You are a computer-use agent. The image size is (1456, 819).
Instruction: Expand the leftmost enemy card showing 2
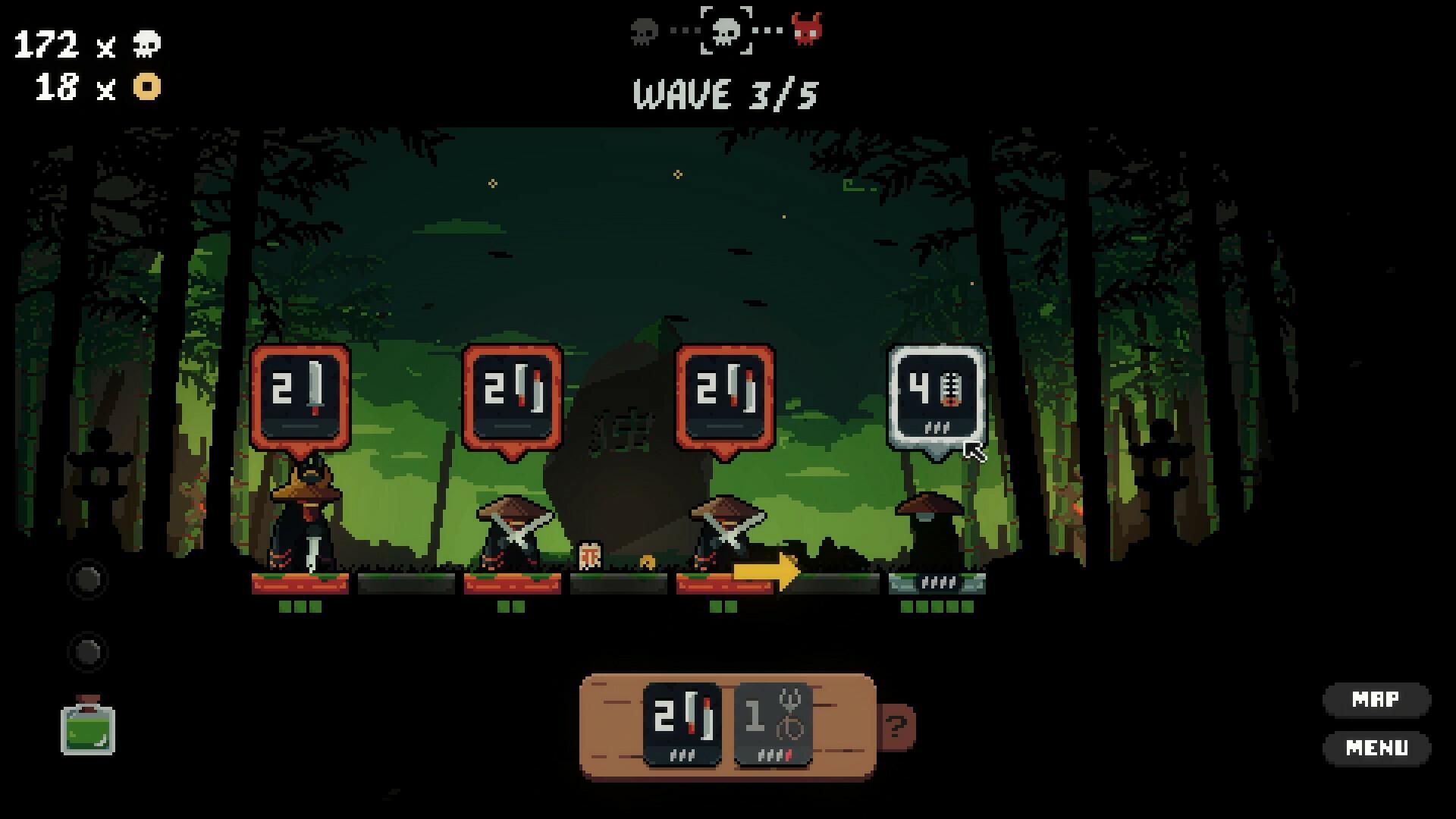pyautogui.click(x=301, y=393)
